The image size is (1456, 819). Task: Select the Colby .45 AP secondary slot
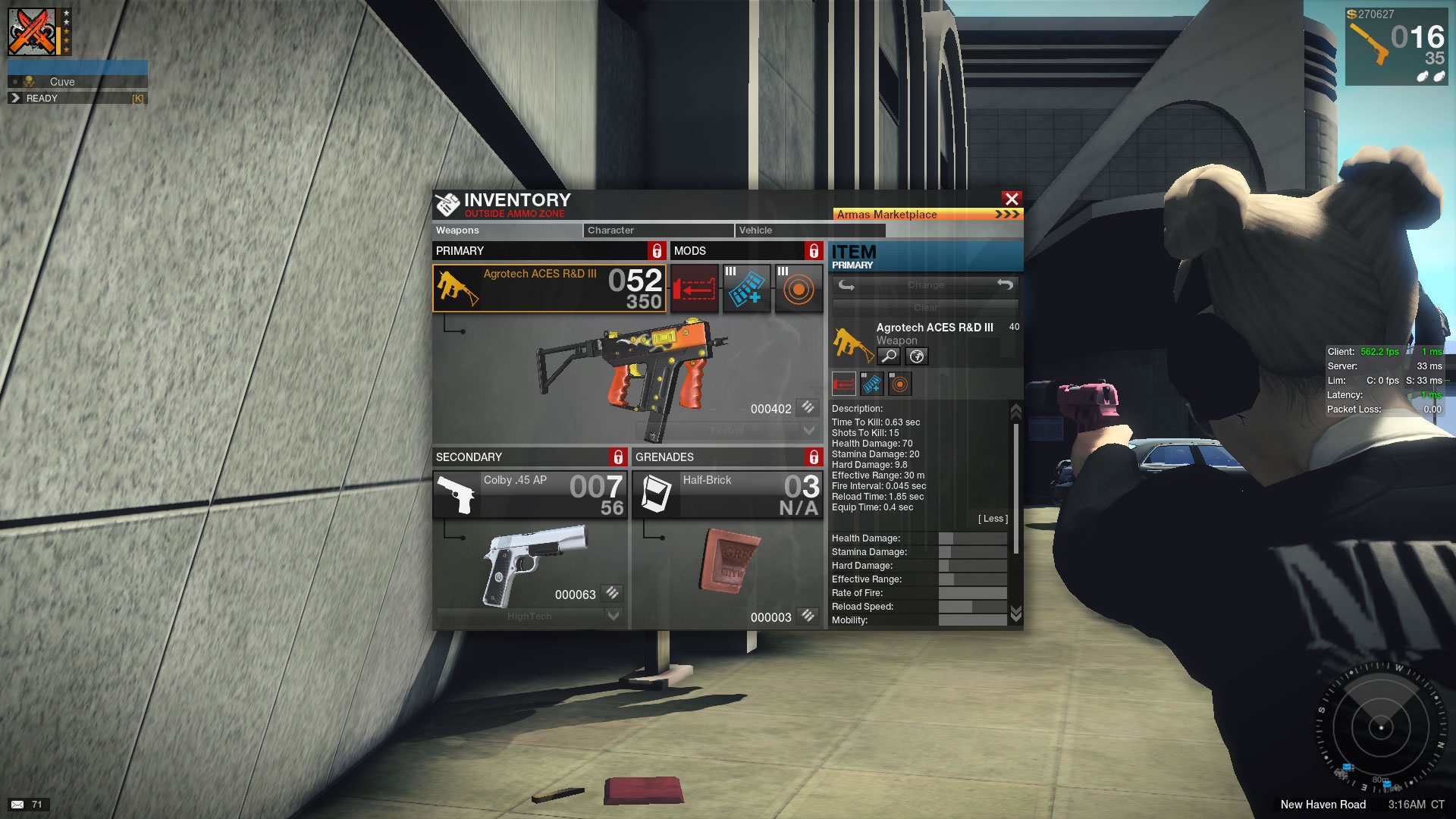point(530,494)
